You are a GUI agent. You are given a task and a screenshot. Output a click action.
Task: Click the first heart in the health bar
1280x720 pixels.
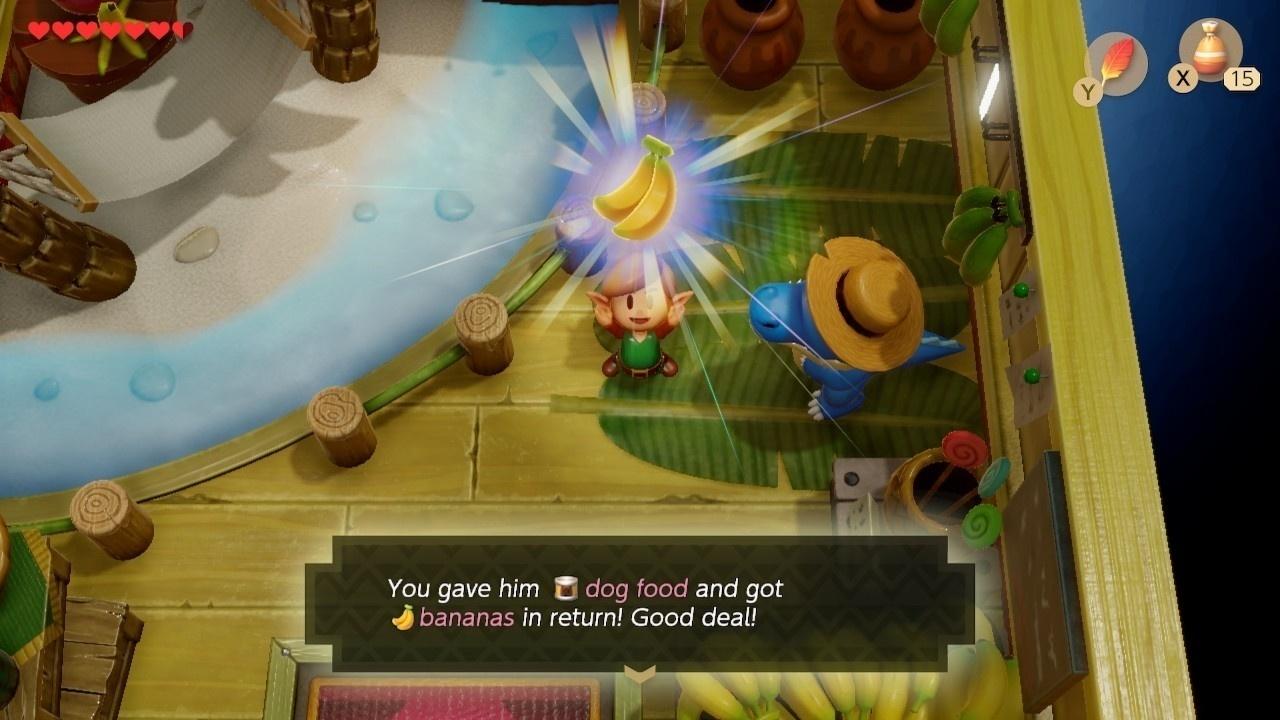(38, 30)
